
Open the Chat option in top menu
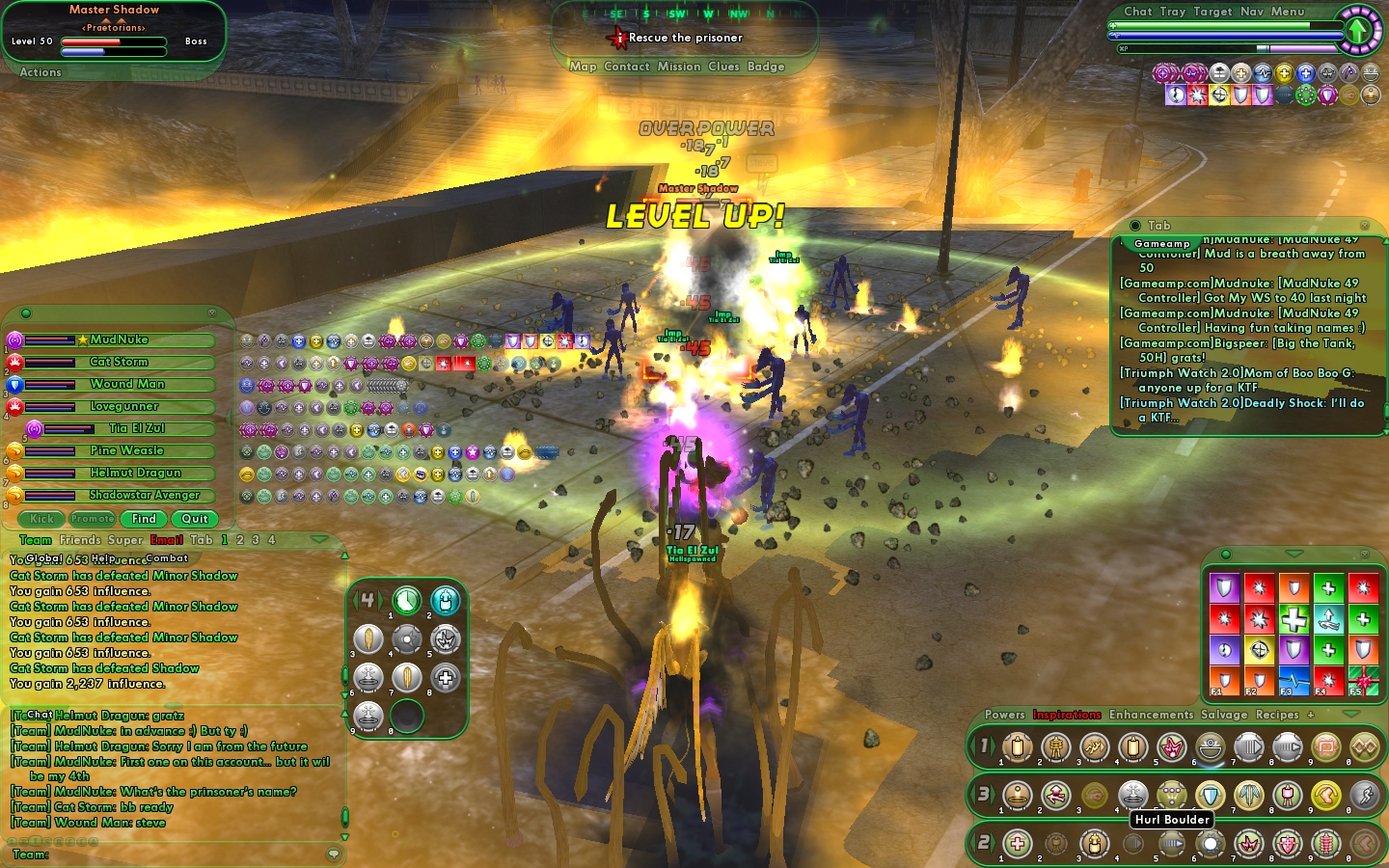coord(1138,12)
